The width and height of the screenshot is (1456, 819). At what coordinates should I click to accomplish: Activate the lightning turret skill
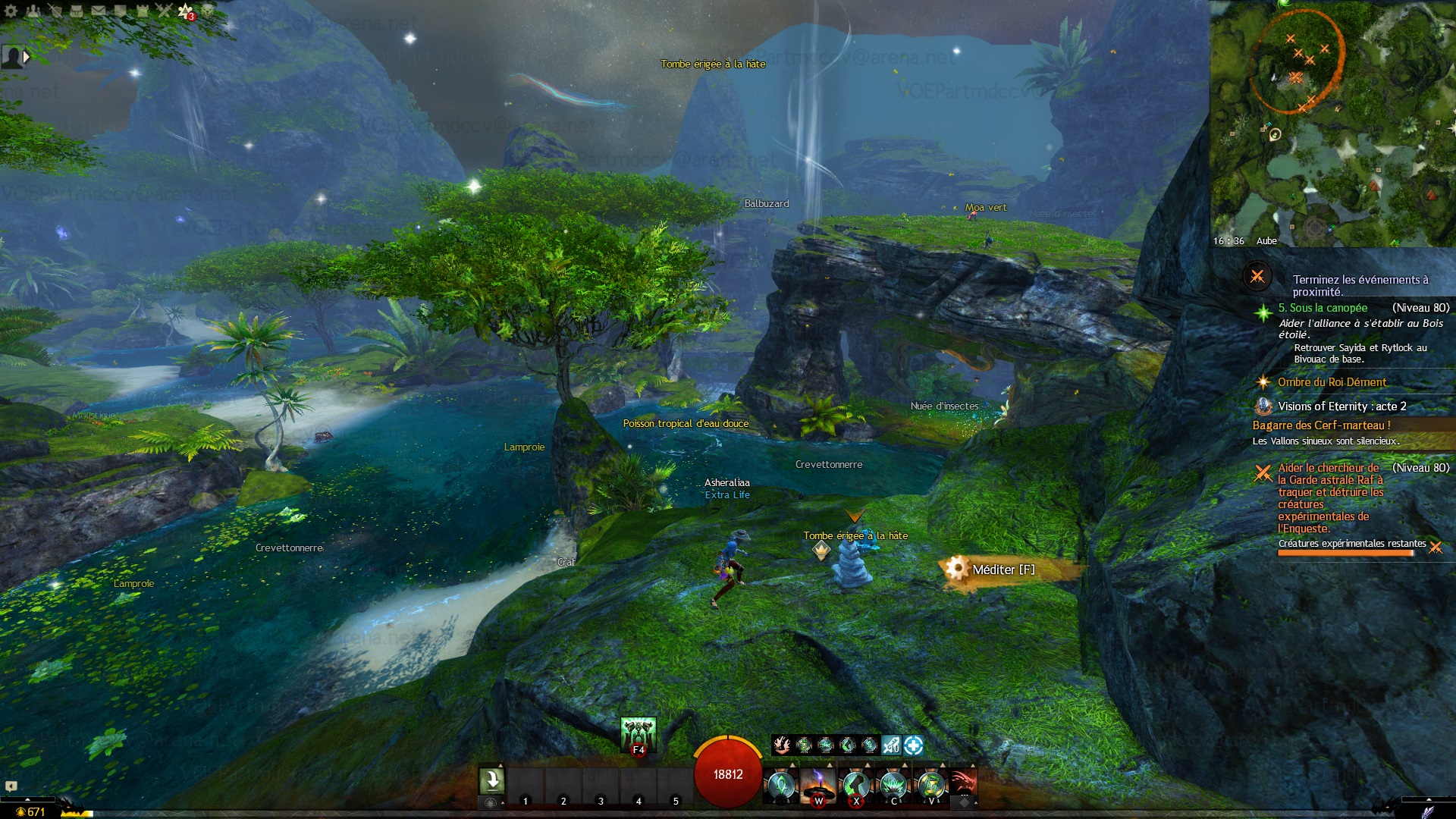(818, 785)
